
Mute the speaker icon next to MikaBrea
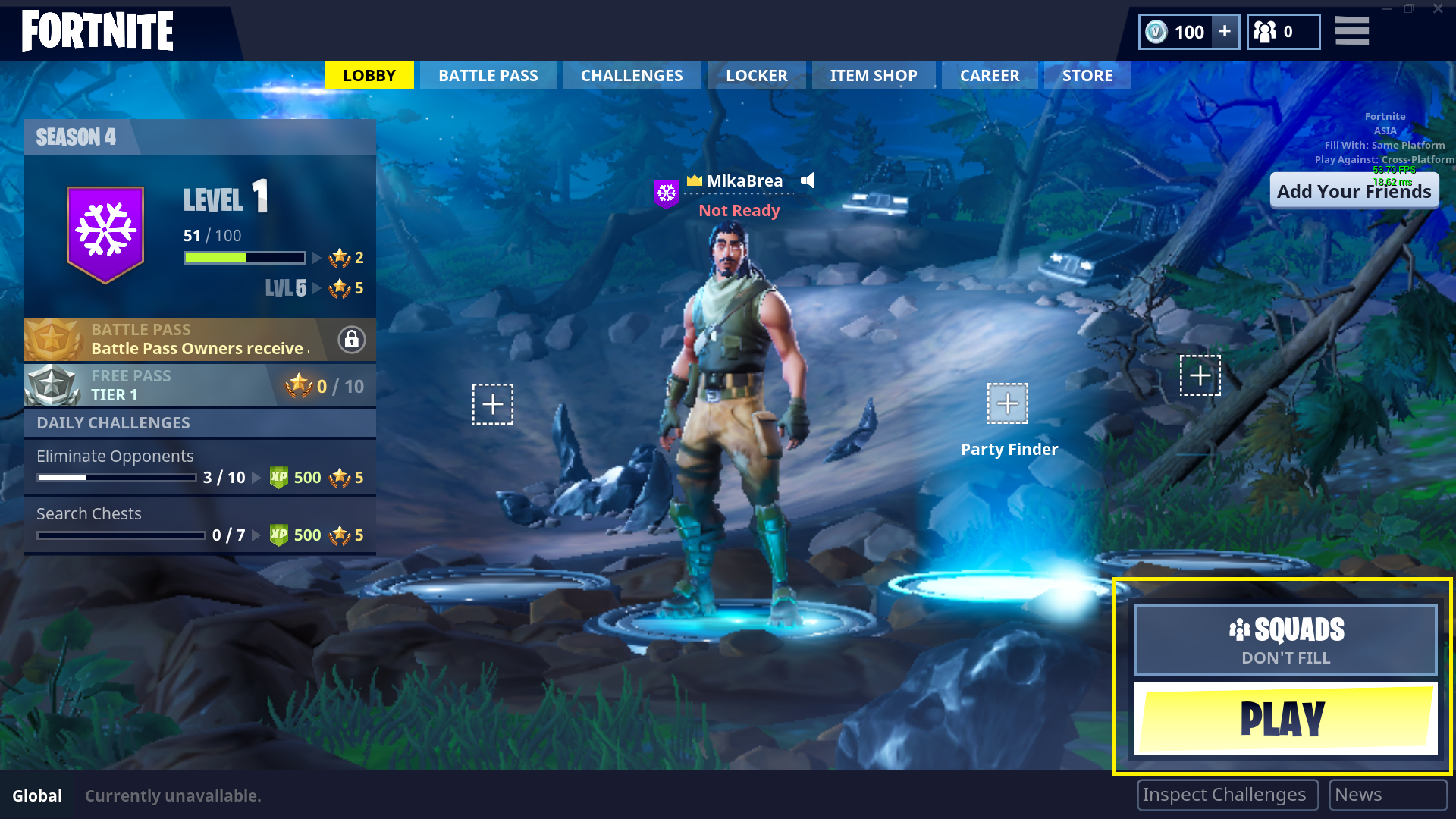808,180
